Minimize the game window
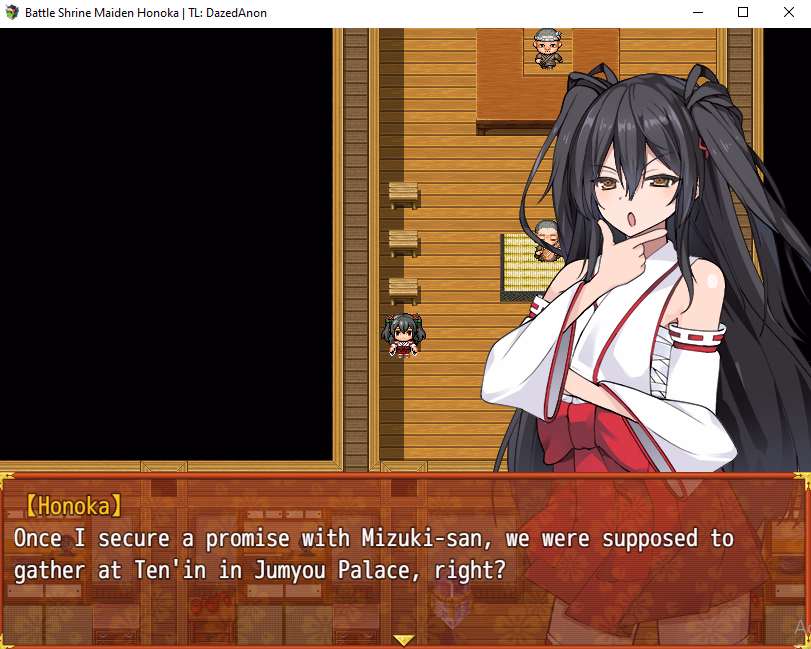 point(697,13)
